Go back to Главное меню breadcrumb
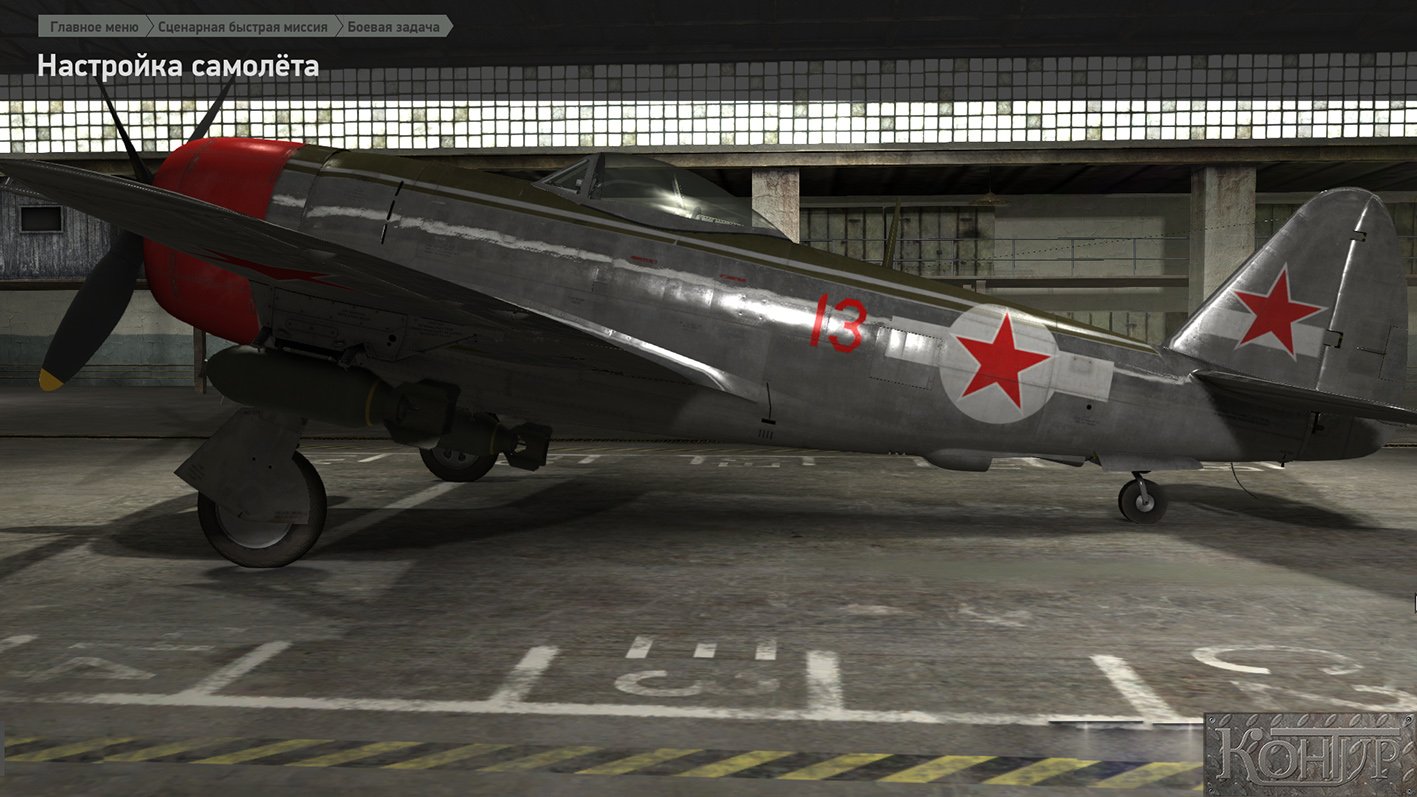Image resolution: width=1417 pixels, height=797 pixels. click(93, 27)
